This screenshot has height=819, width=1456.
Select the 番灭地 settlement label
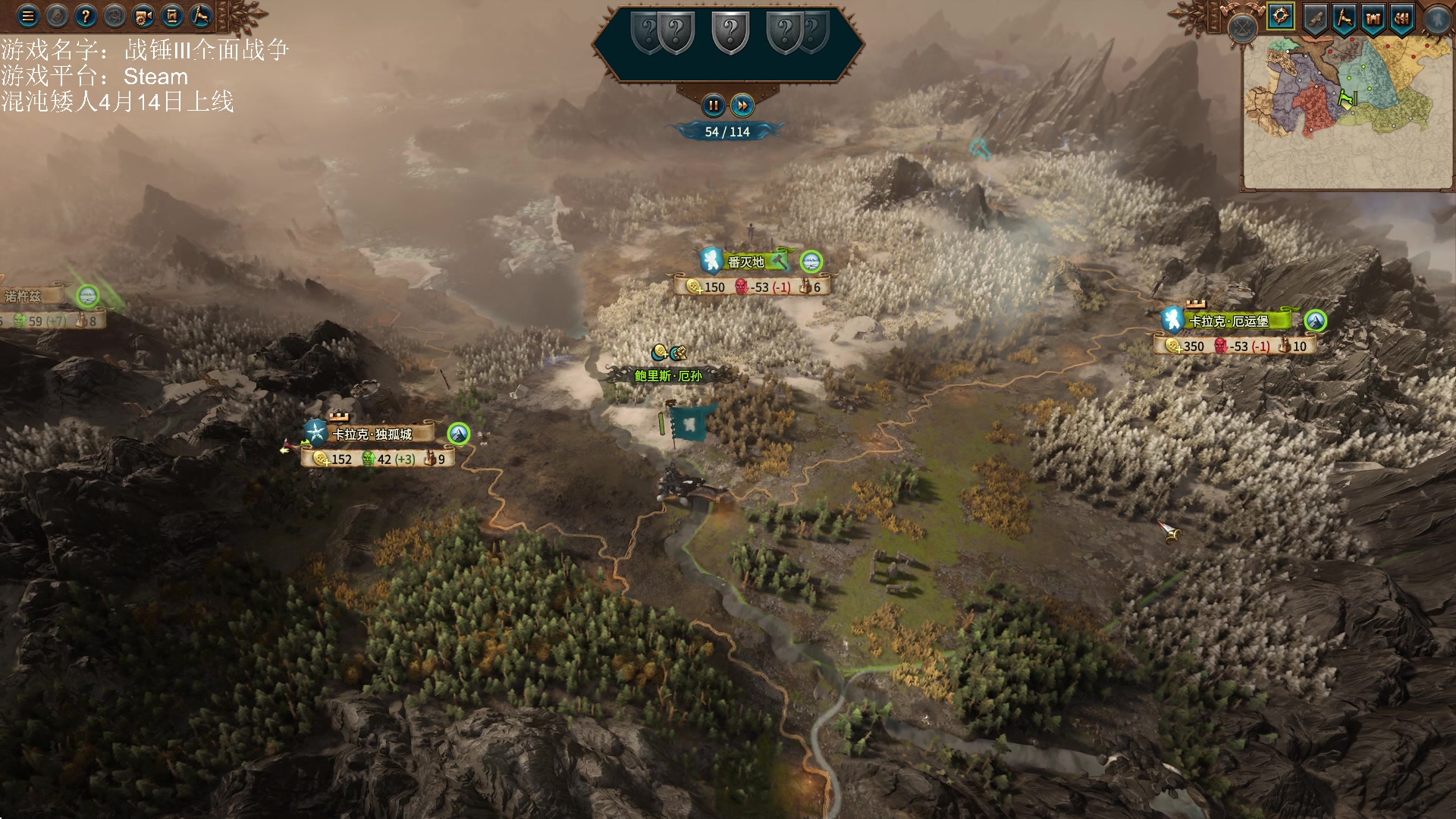point(747,262)
